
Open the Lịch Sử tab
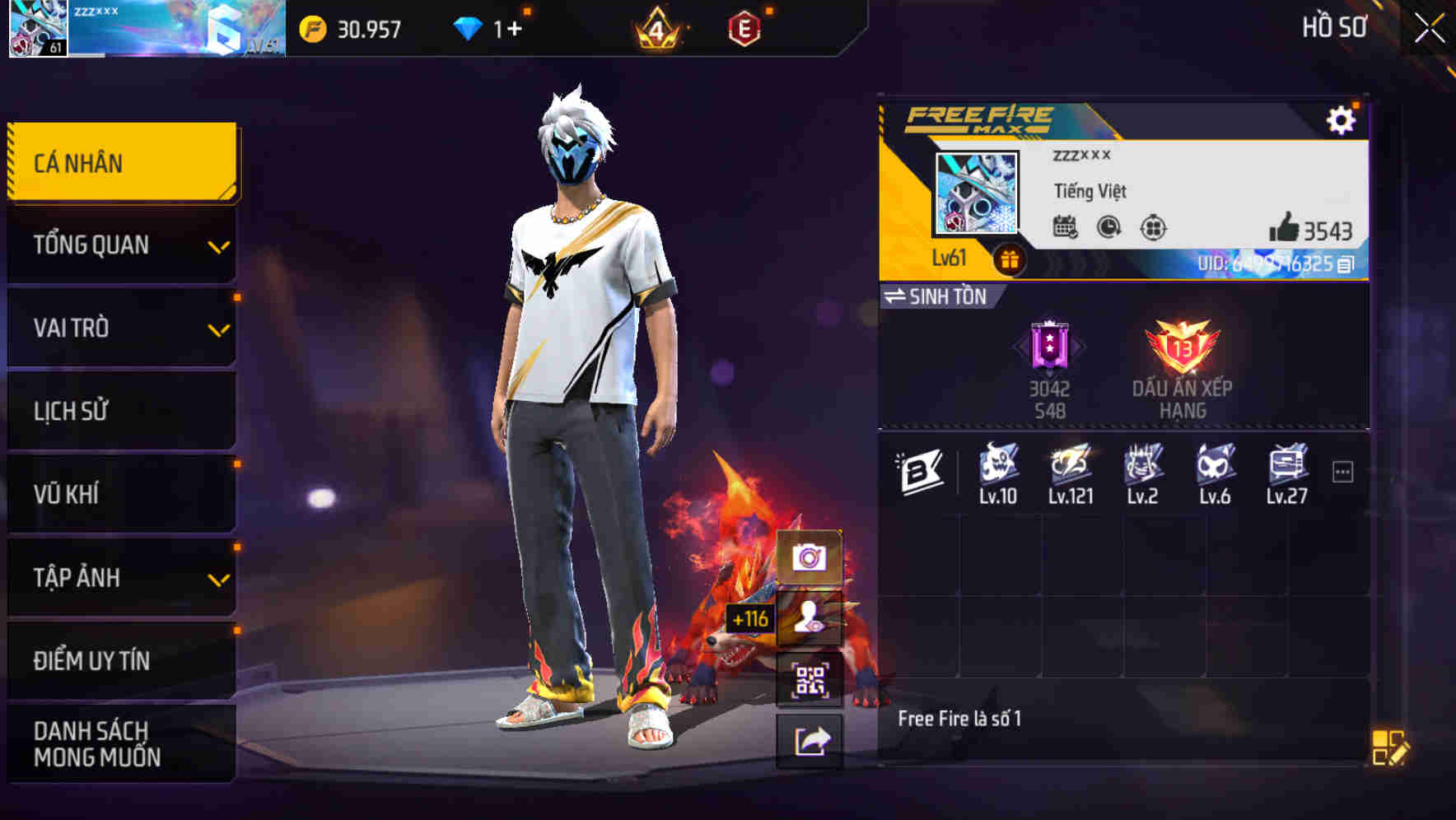click(x=119, y=411)
